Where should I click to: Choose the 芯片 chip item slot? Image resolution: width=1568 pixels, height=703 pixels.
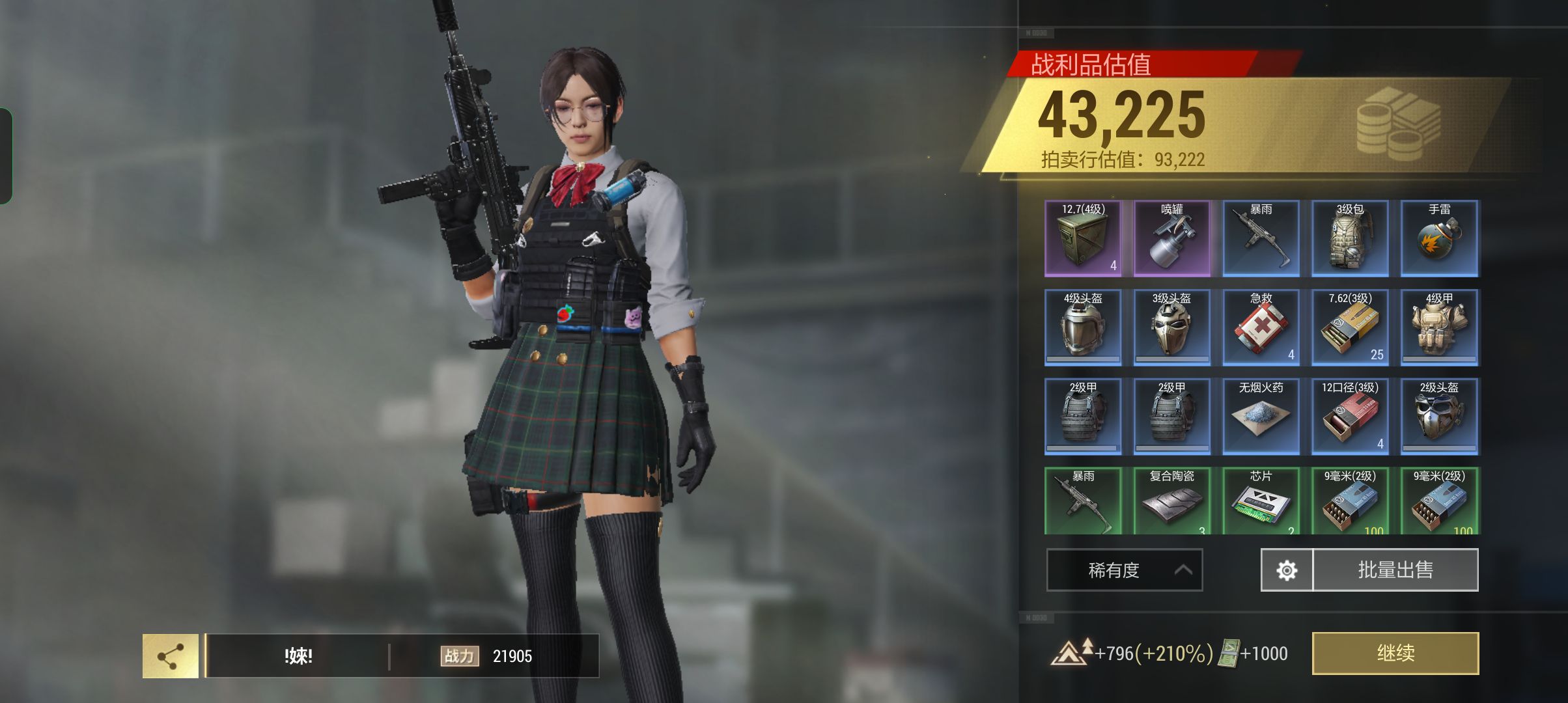1261,501
